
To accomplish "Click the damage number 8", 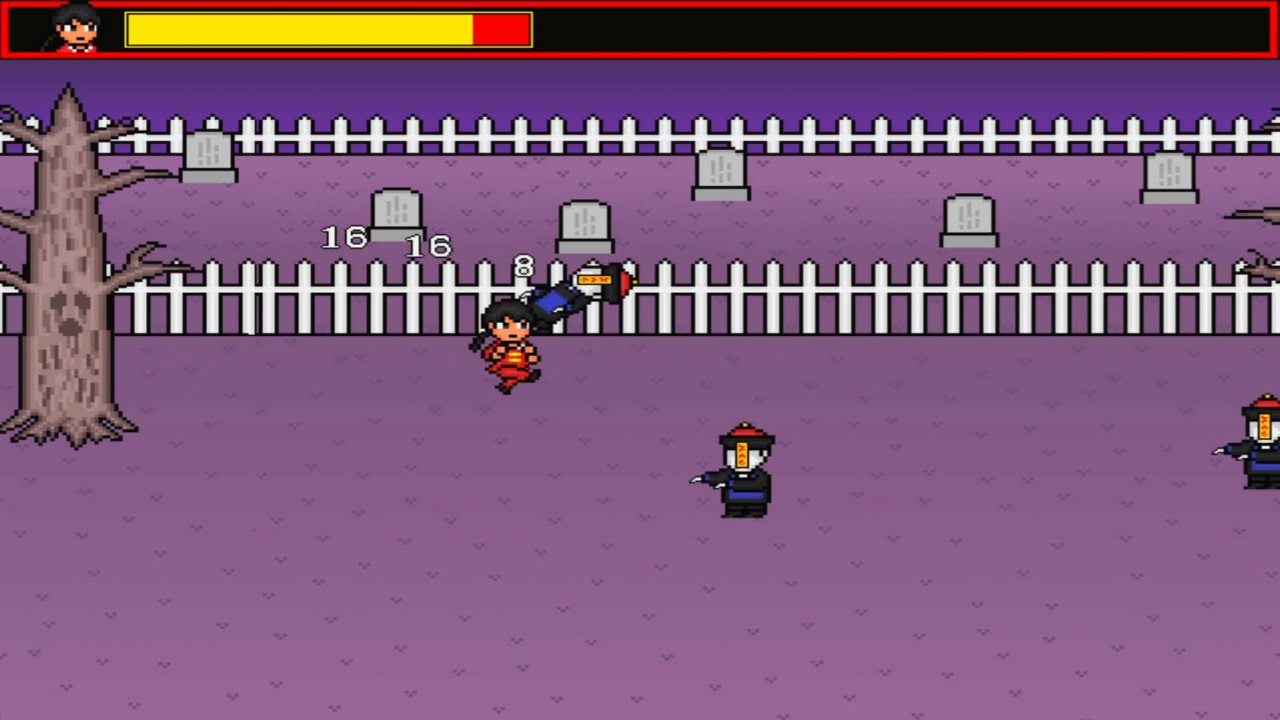I will tap(524, 267).
